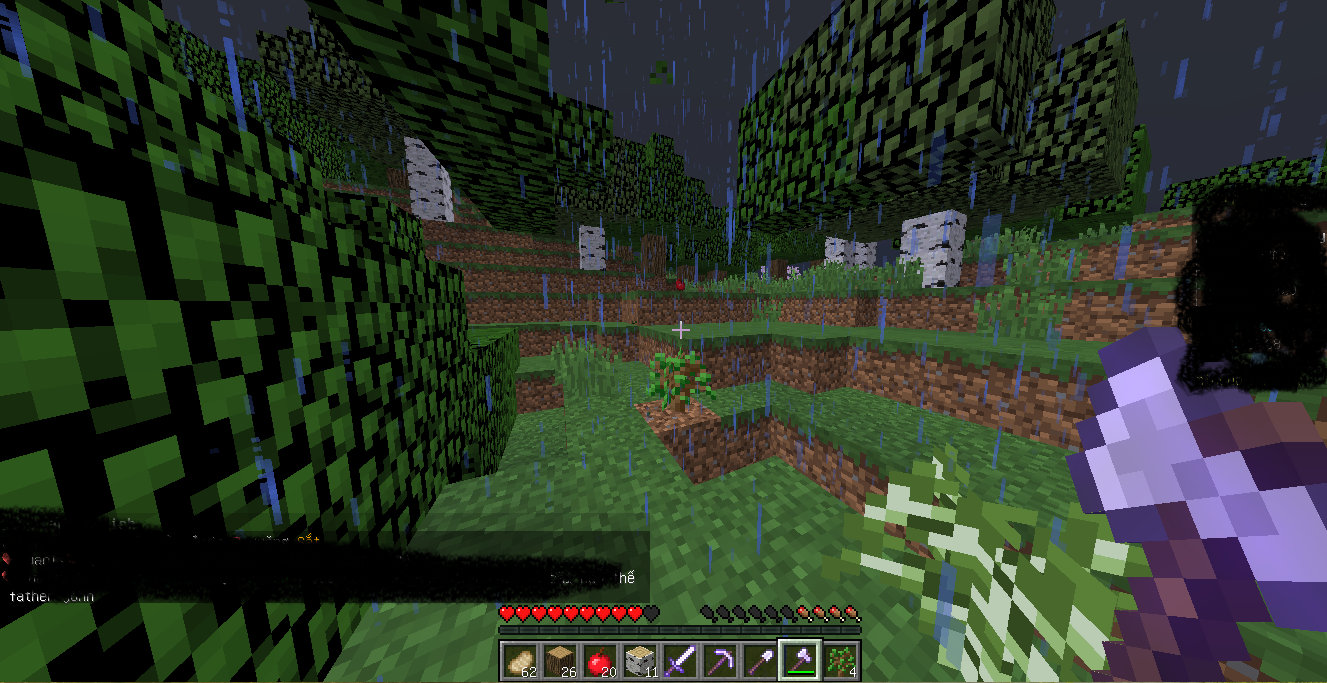This screenshot has height=683, width=1327.
Task: Equip the enchanted sword from the hotbar
Action: point(680,660)
